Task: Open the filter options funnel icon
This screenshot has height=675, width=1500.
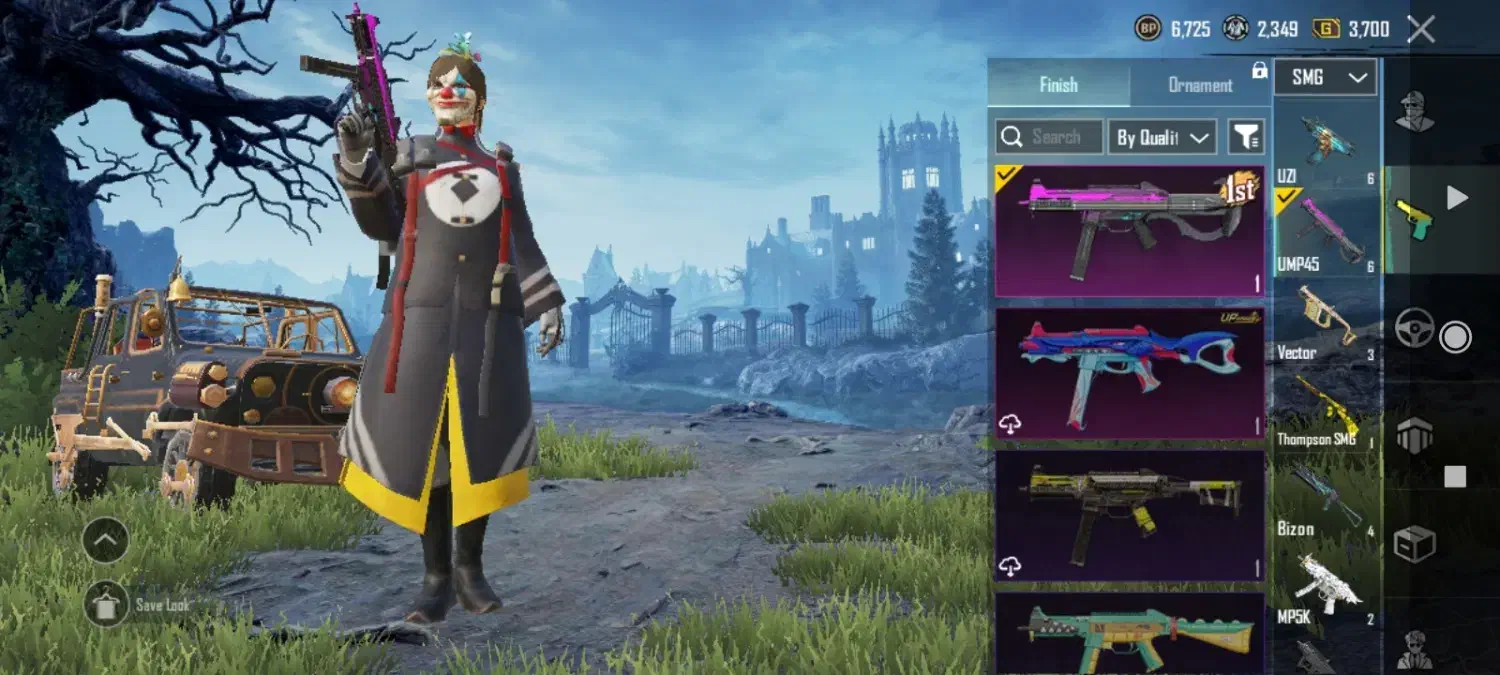Action: (1246, 137)
